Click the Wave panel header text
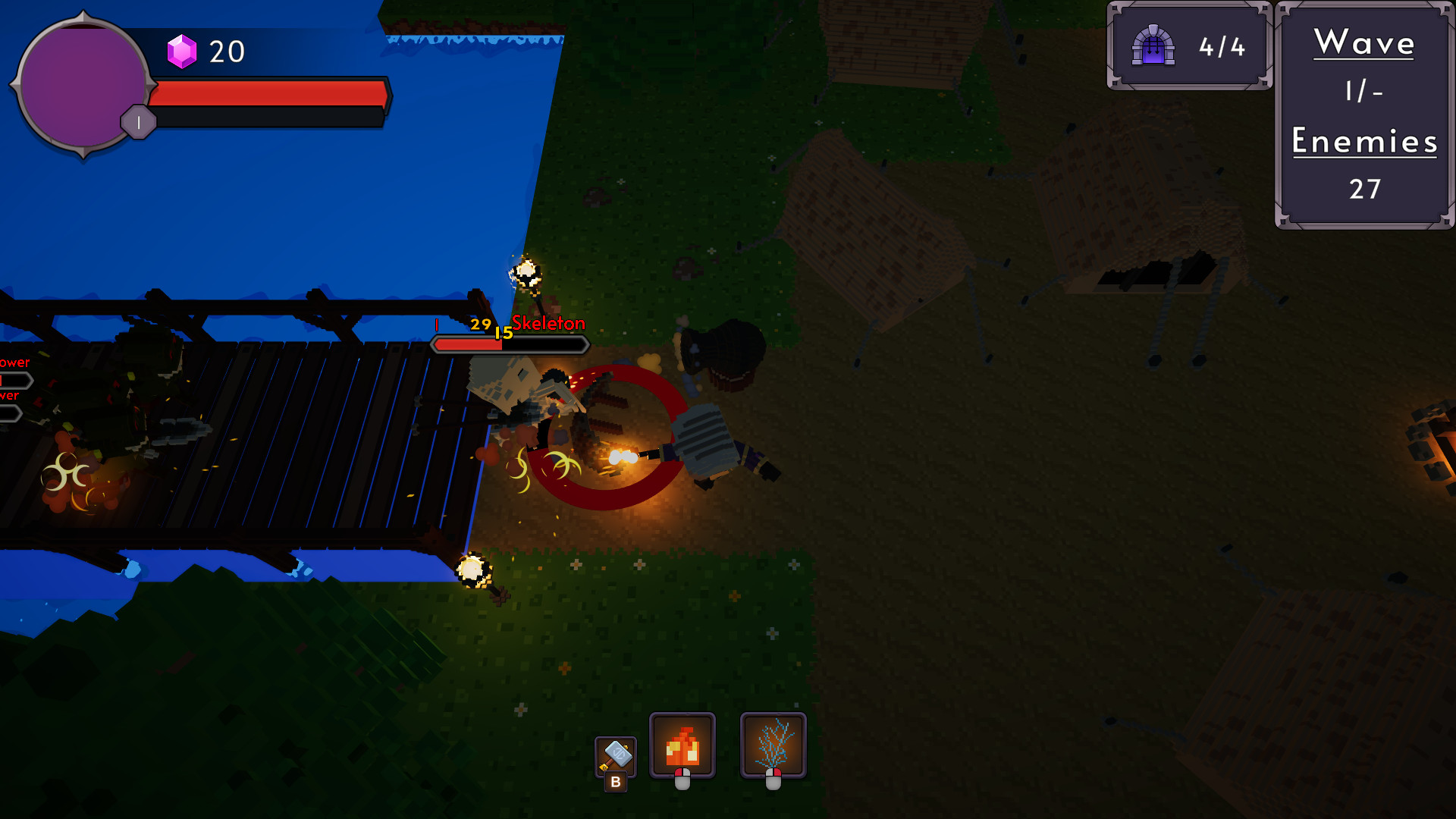The image size is (1456, 819). coord(1363,43)
